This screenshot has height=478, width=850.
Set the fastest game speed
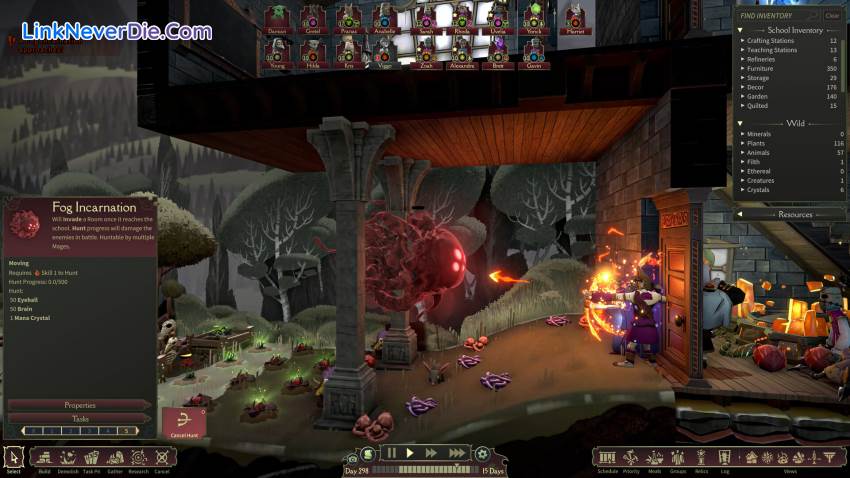coord(456,453)
